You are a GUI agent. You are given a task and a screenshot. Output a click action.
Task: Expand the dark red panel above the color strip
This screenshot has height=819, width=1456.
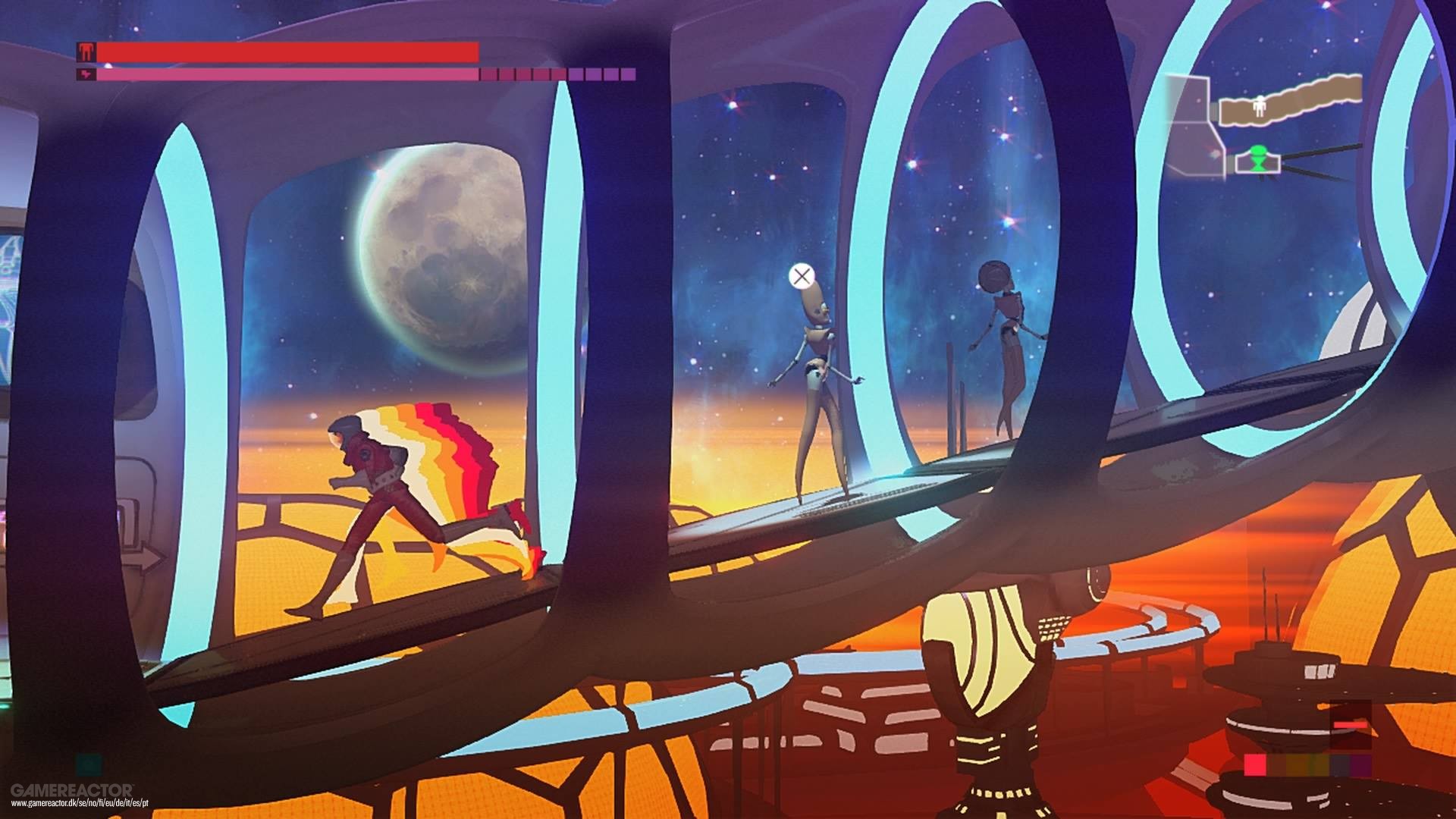(1351, 724)
